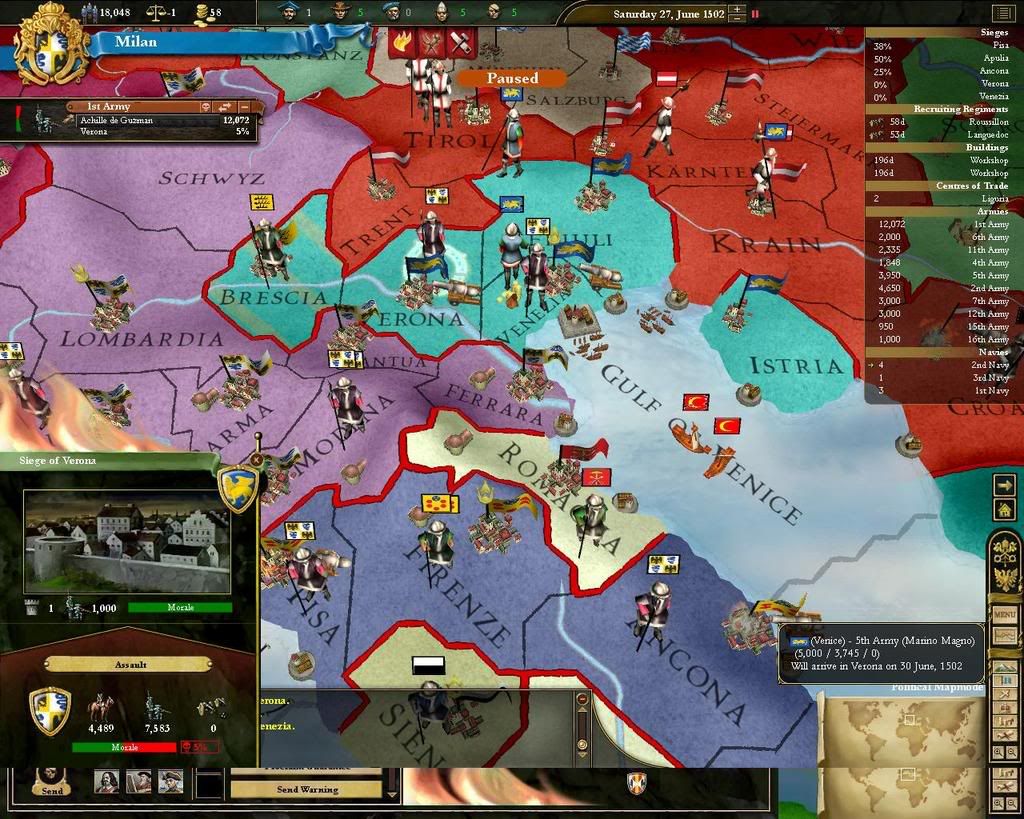Close the Siege of Verona panel
Screen dimensions: 1024x819
click(257, 460)
